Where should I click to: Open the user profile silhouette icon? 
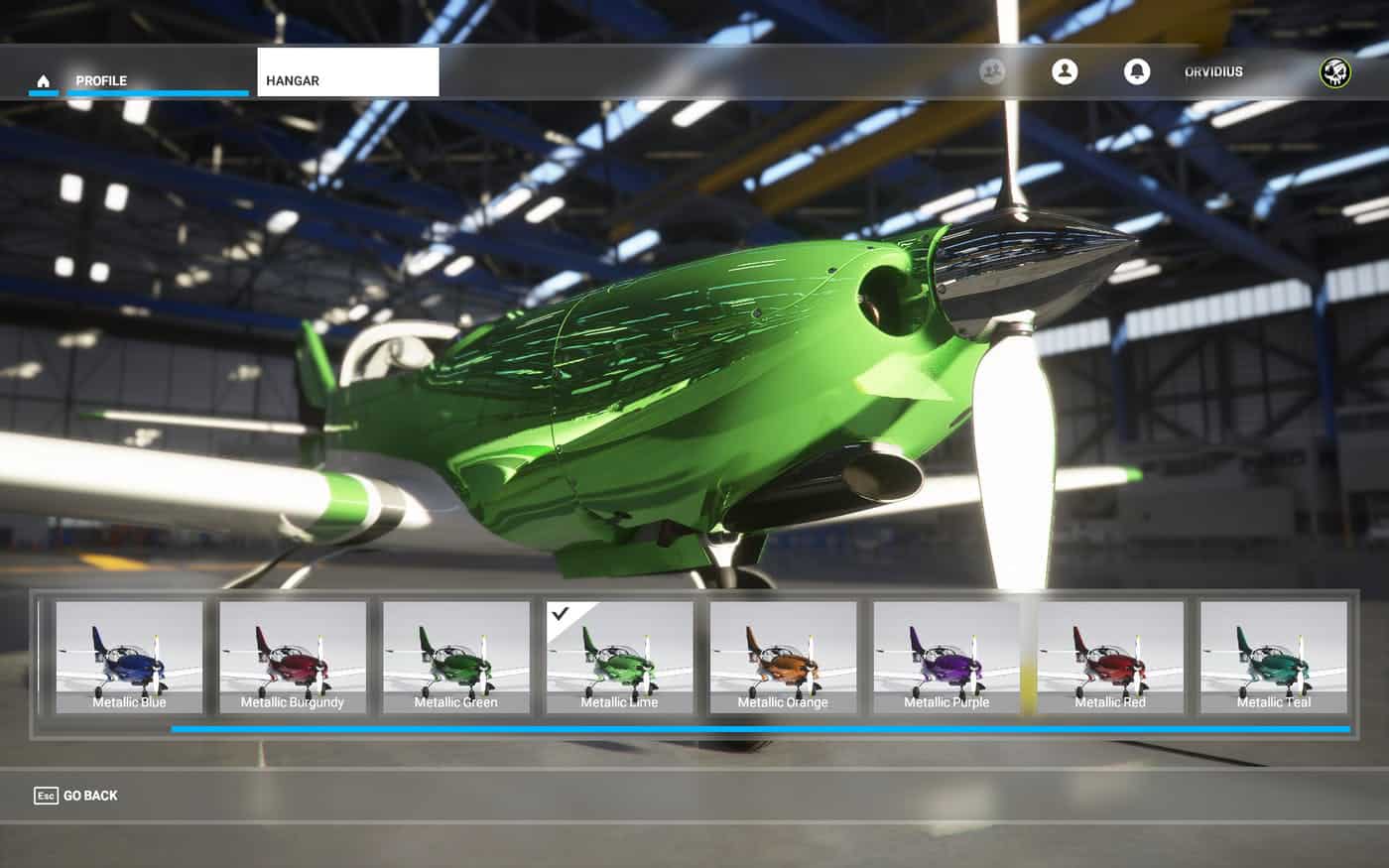point(1065,71)
